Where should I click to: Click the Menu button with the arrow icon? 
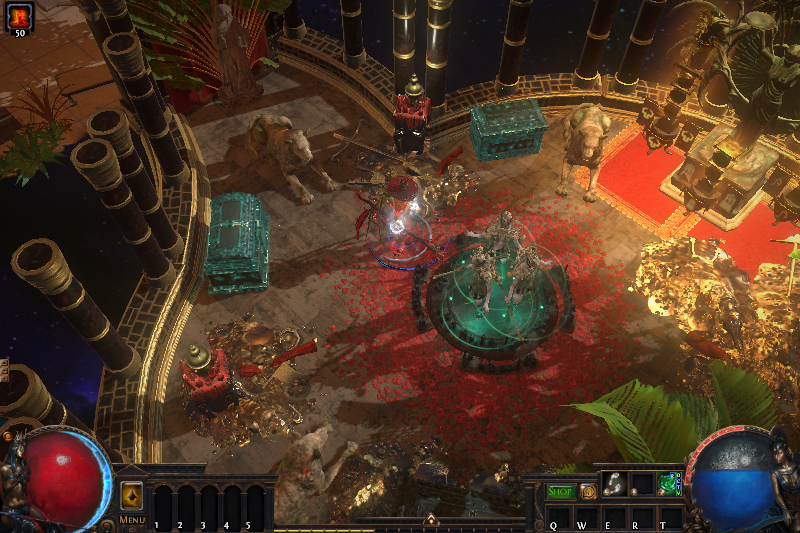click(x=132, y=496)
